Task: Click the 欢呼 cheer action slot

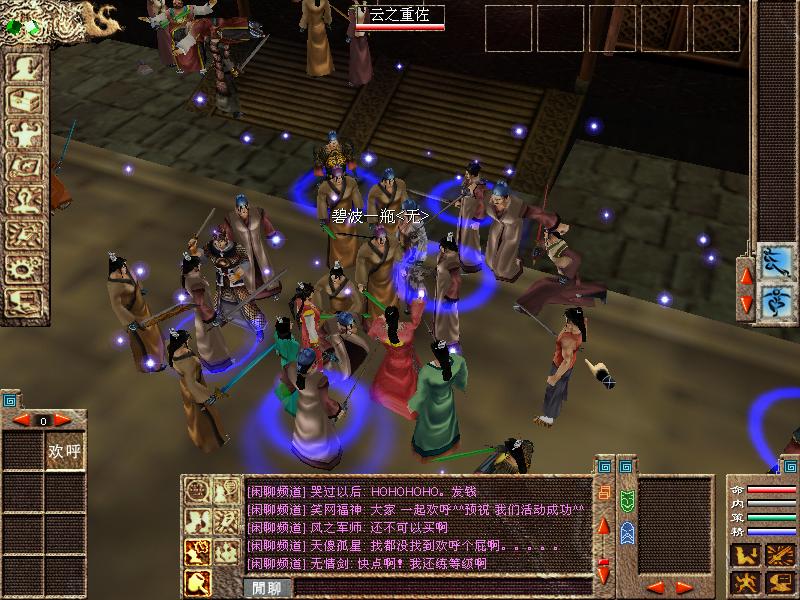Action: pos(65,452)
